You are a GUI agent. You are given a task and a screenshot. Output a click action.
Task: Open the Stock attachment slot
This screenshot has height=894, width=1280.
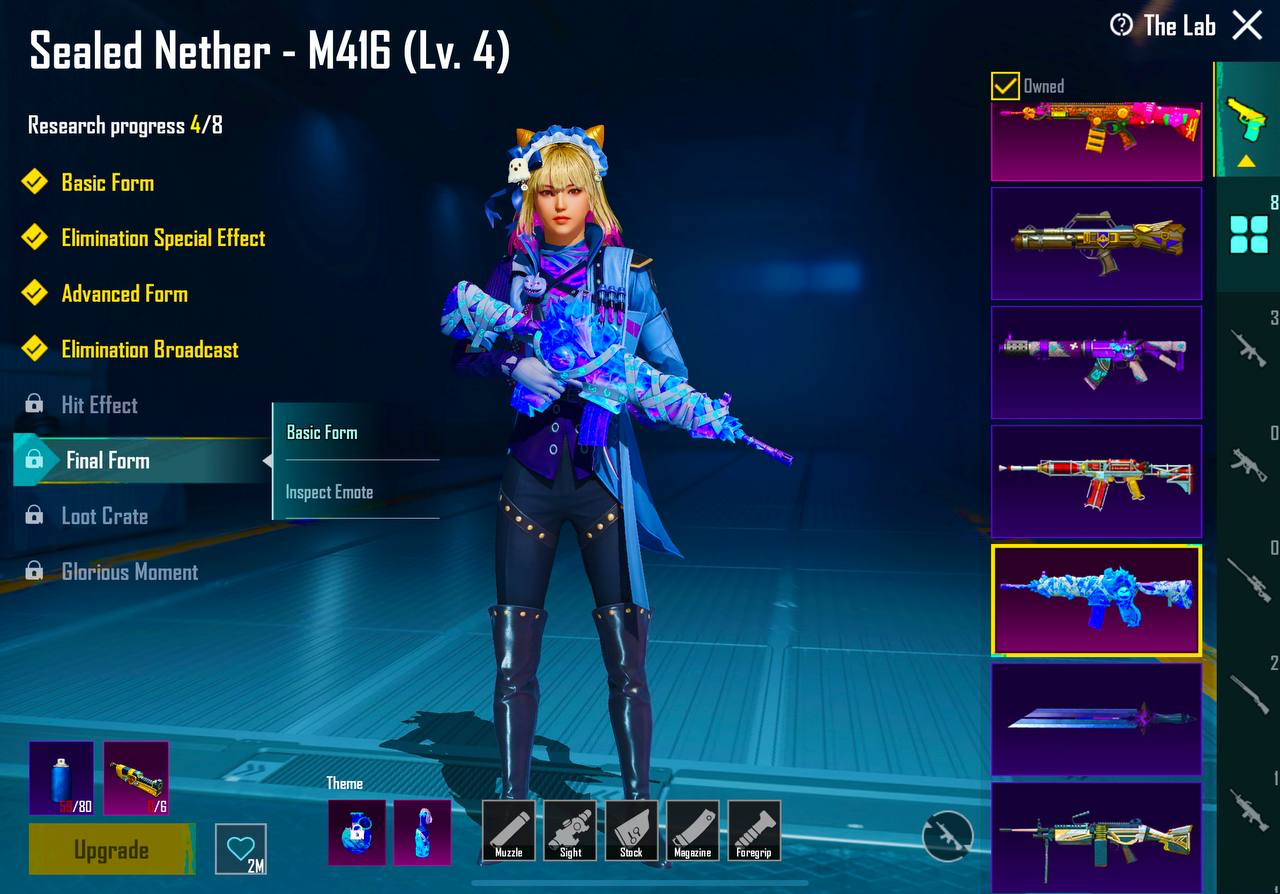click(x=631, y=830)
